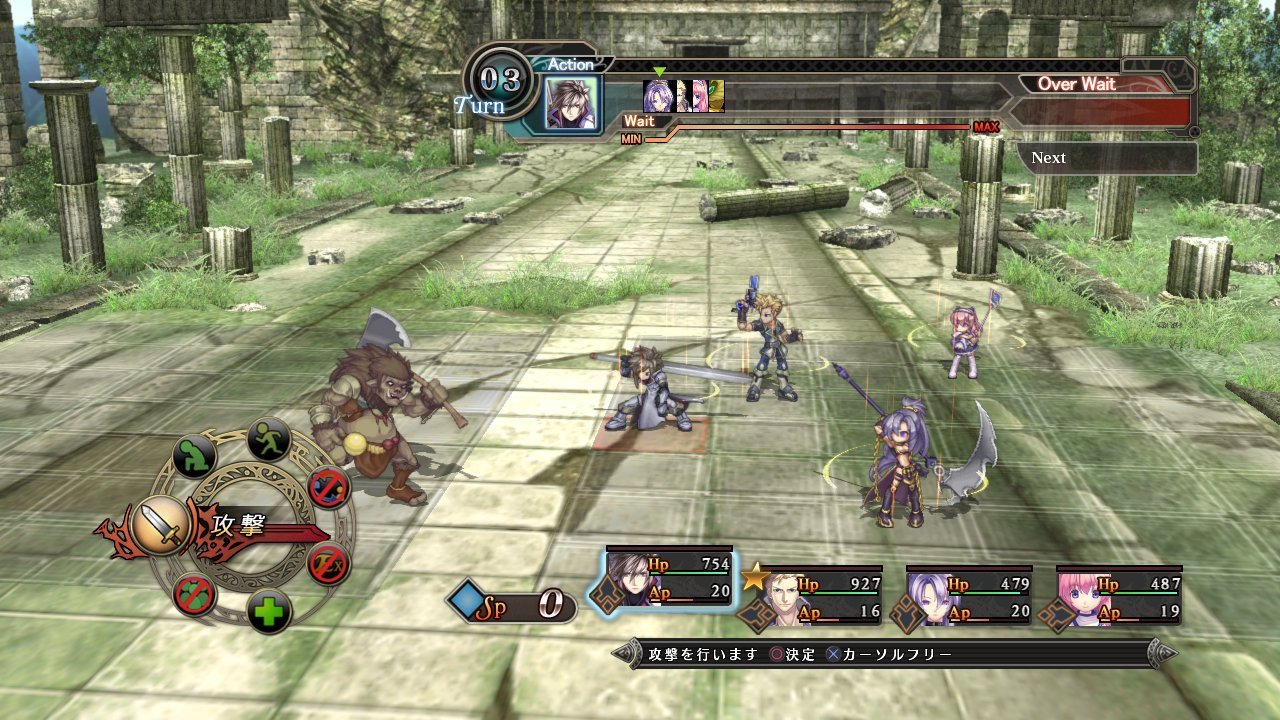This screenshot has width=1280, height=720.
Task: Select the Attack (攻撃) sword command
Action: tap(161, 524)
